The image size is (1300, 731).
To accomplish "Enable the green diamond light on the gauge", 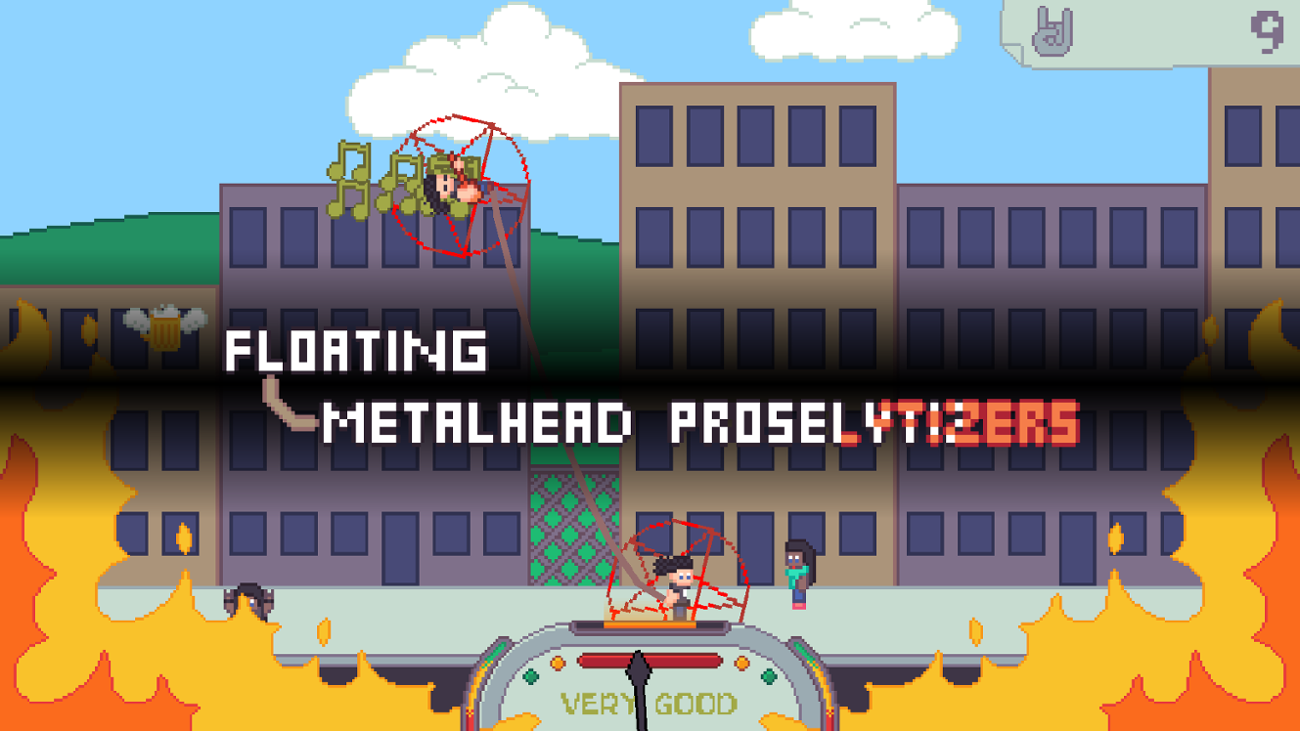I will (530, 677).
